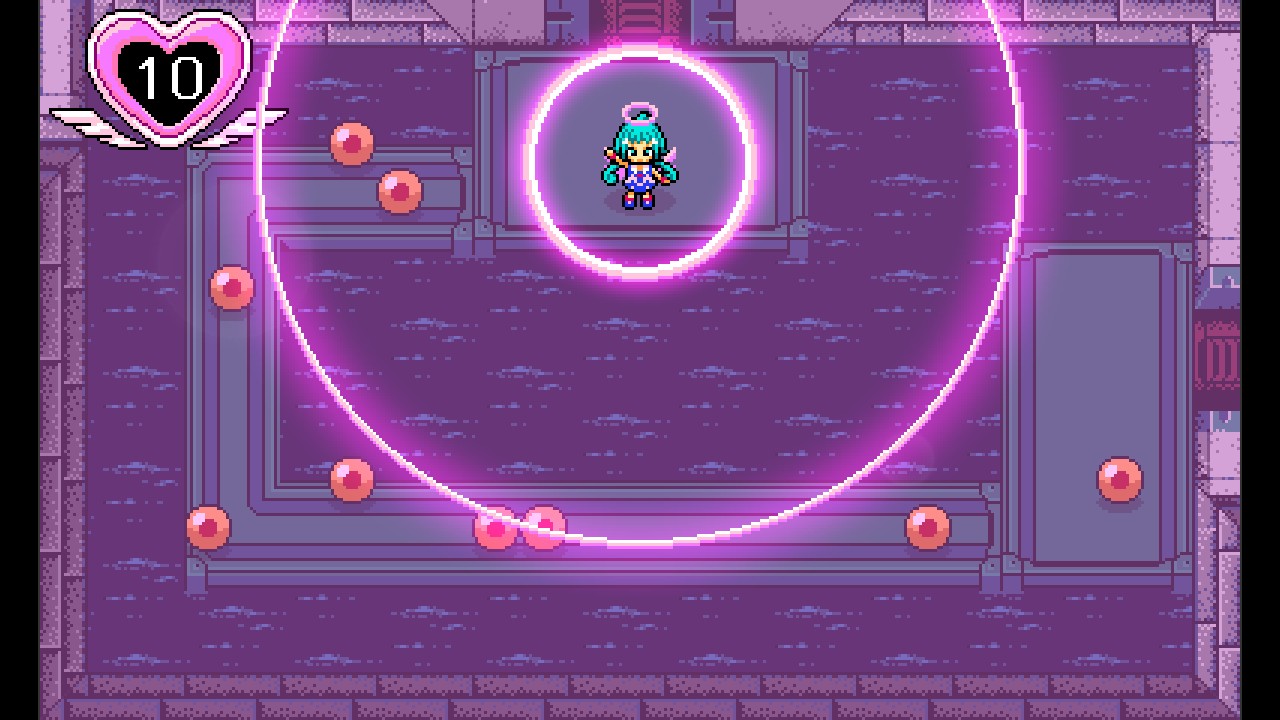
Task: Click the character's pink halo
Action: 641,113
